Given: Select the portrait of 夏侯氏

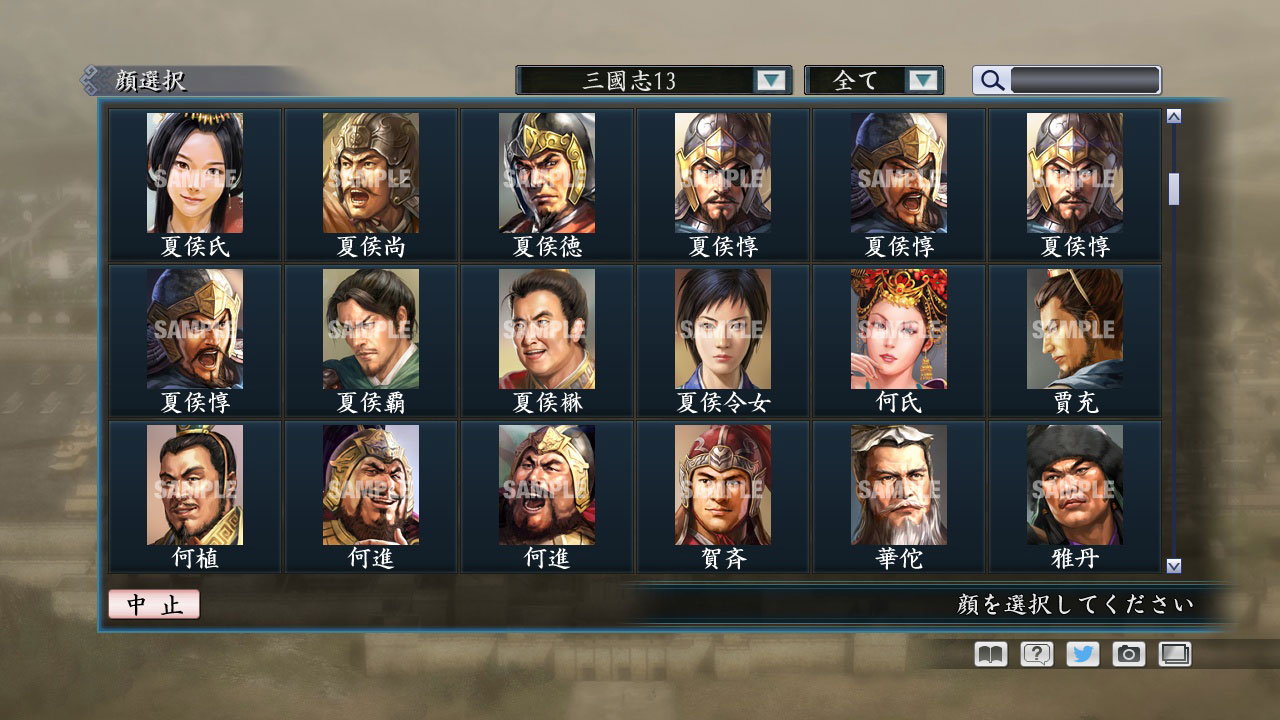Looking at the screenshot, I should coord(195,173).
